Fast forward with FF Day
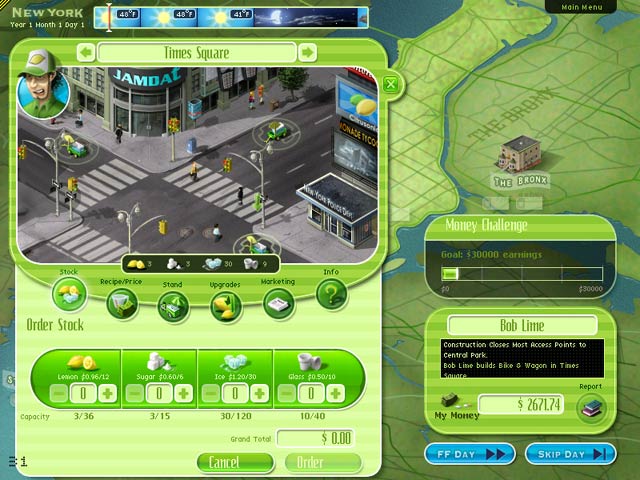Viewport: 640px width, 480px height. 469,453
